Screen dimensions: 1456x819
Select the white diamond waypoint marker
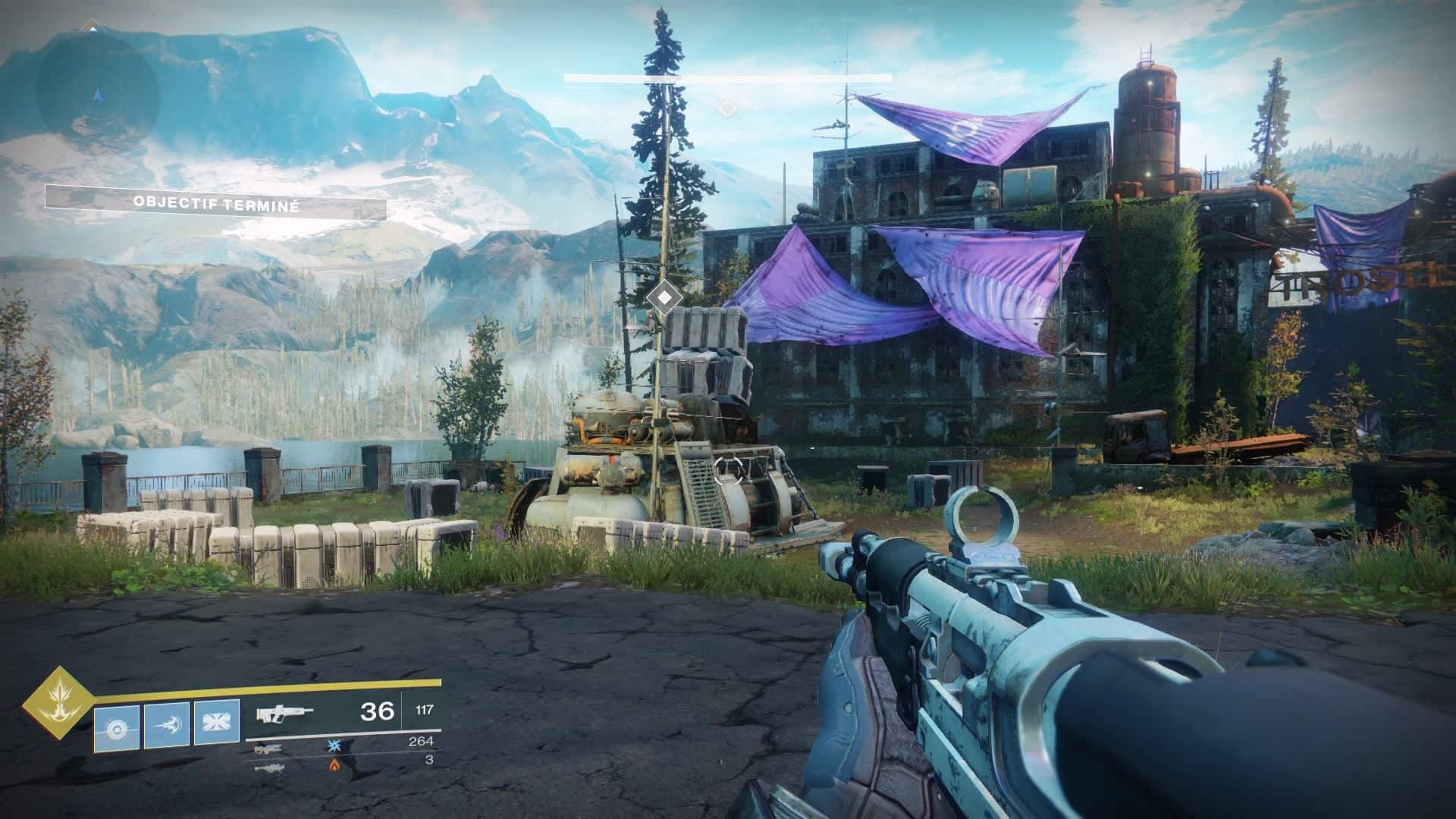(x=664, y=297)
